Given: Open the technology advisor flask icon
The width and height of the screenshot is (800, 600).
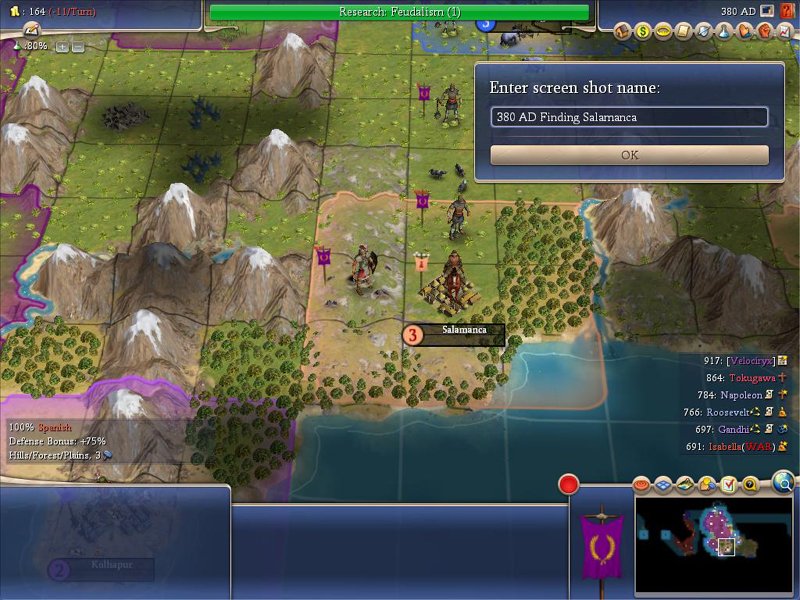Looking at the screenshot, I should coord(724,32).
